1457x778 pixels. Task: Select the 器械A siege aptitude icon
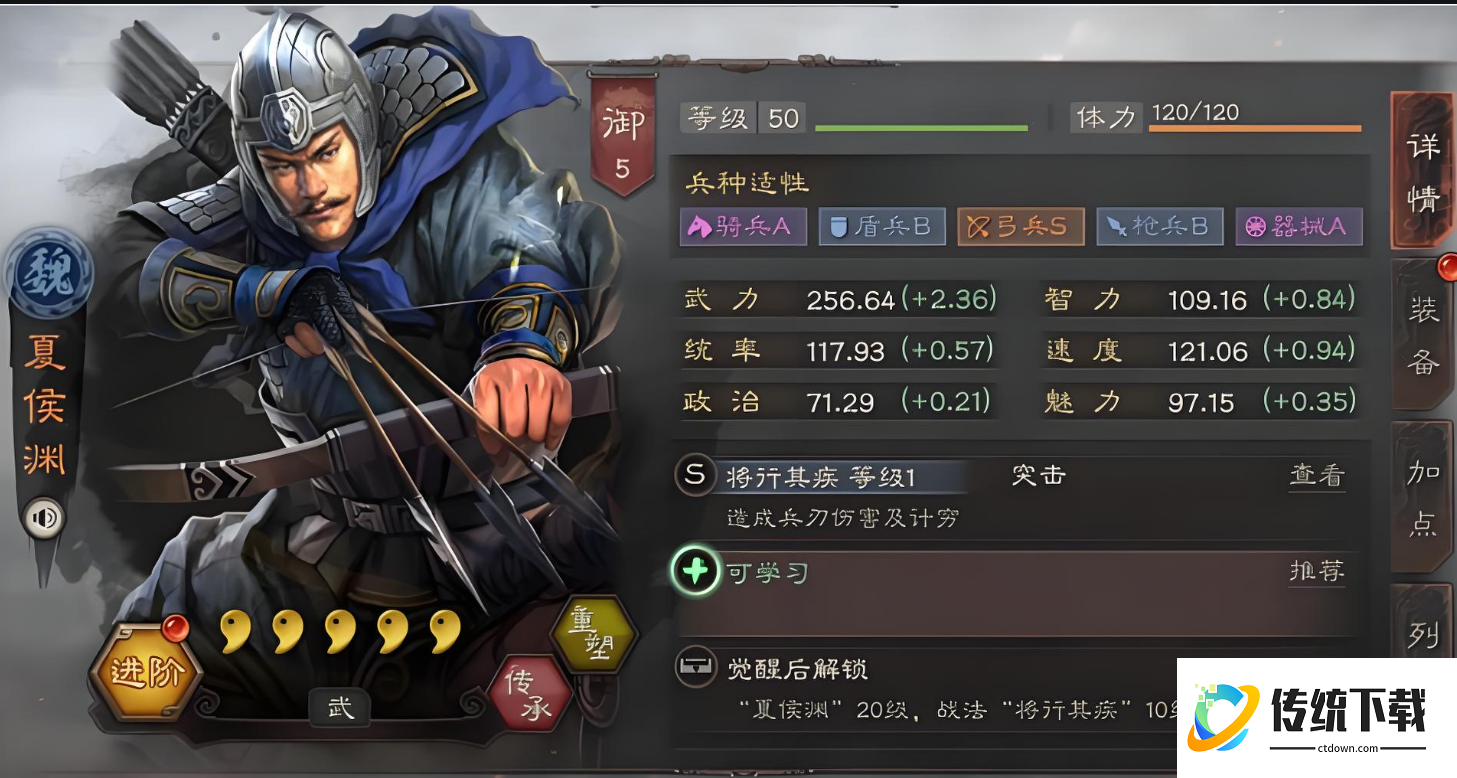[x=1299, y=226]
